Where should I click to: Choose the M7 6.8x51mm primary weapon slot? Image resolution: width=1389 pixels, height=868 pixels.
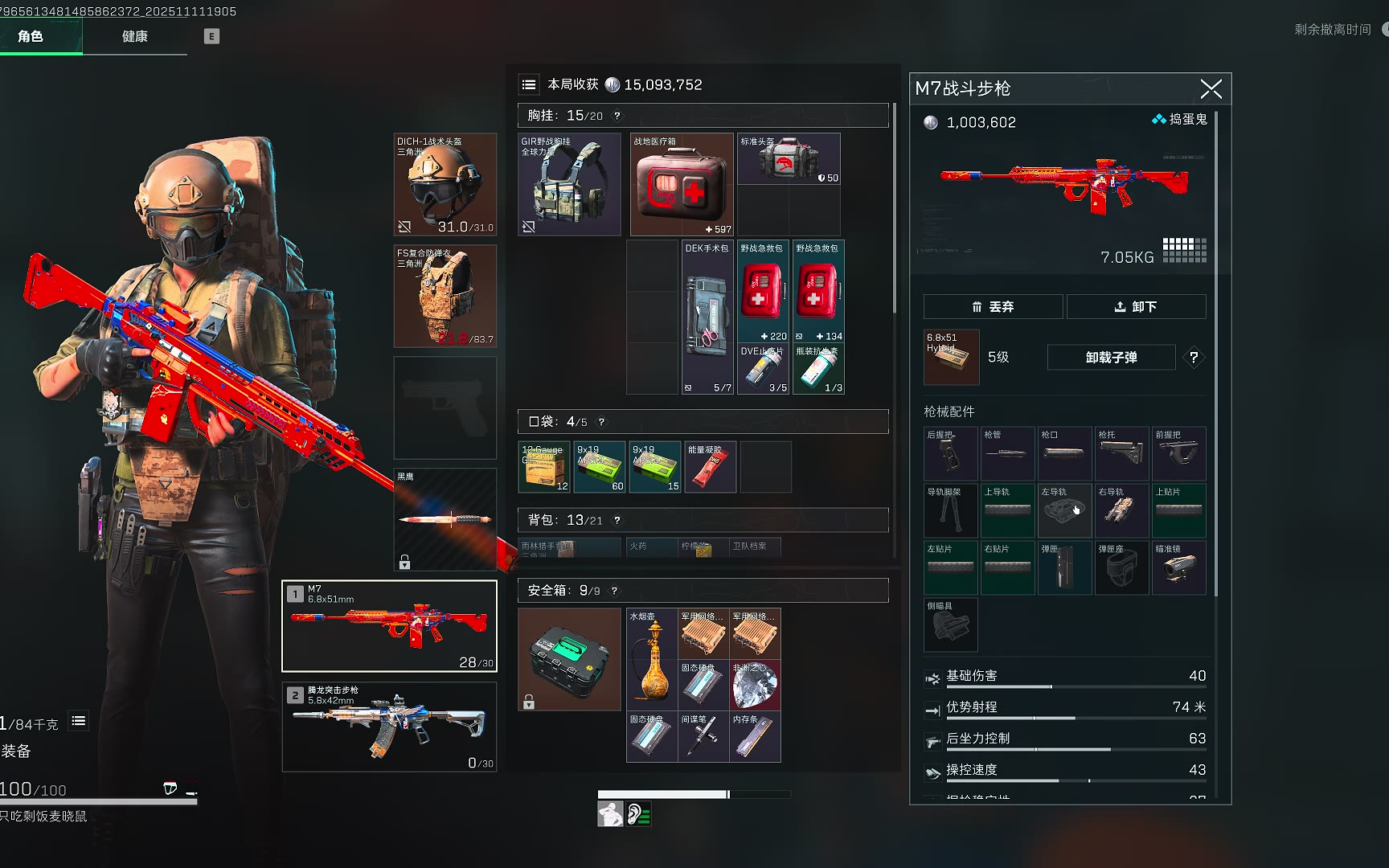click(390, 626)
